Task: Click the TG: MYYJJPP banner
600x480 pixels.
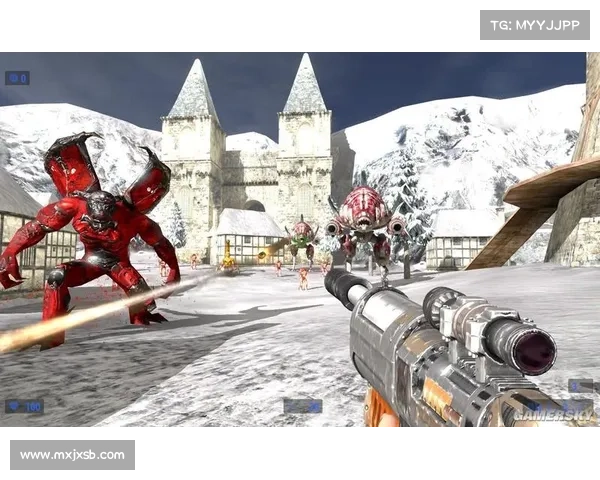Action: click(535, 24)
